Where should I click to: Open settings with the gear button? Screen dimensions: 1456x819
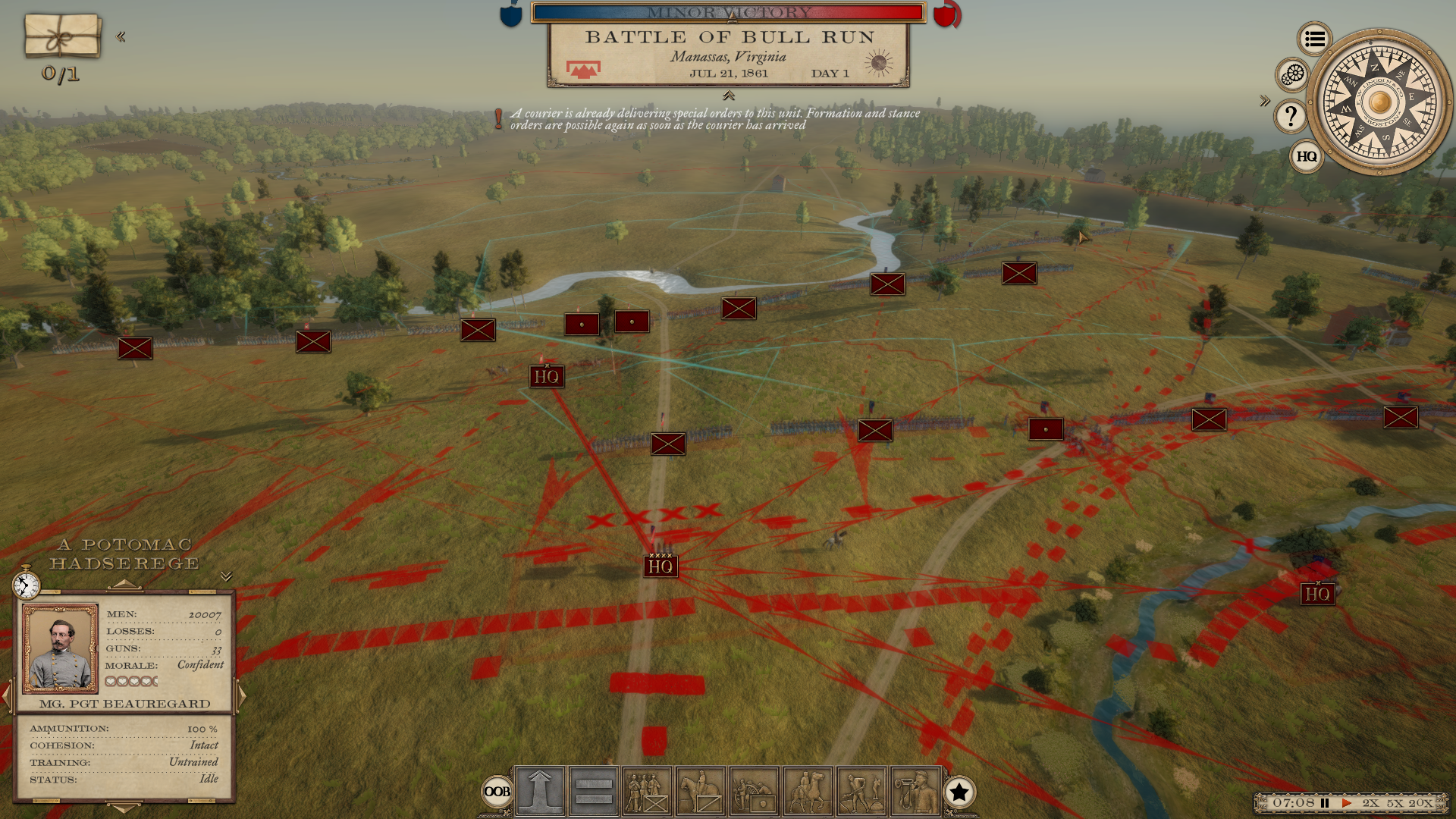click(x=1293, y=74)
